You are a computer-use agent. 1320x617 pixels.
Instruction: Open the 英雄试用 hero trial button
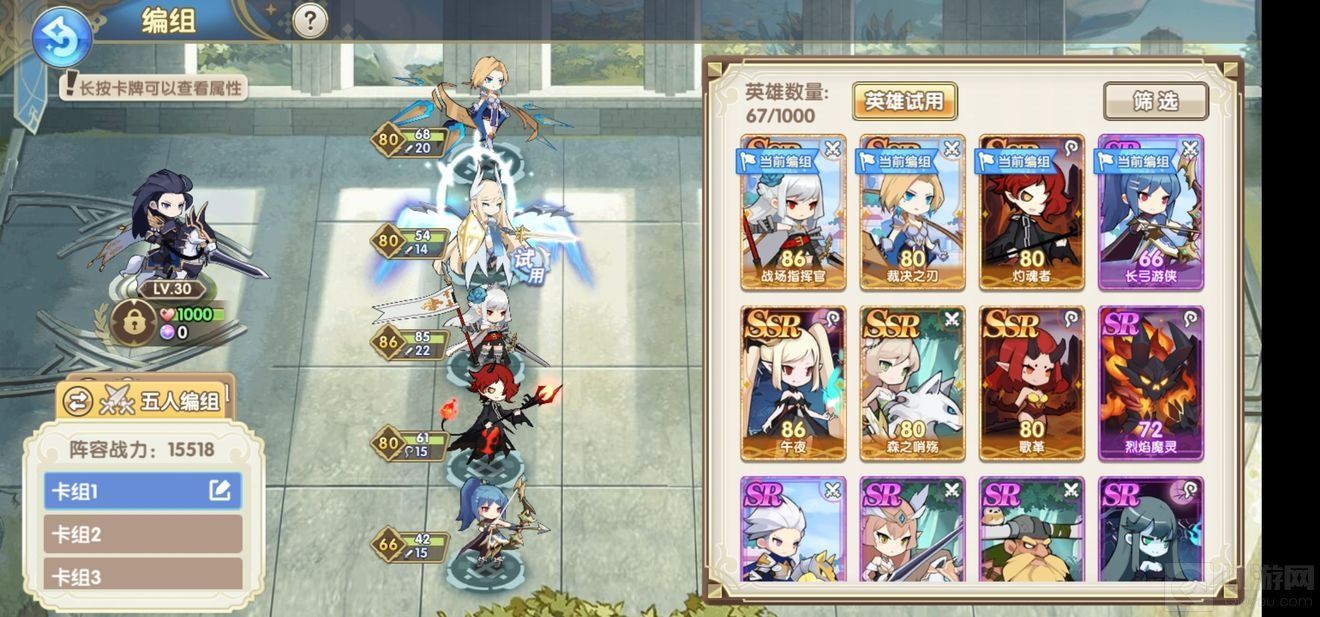point(904,101)
